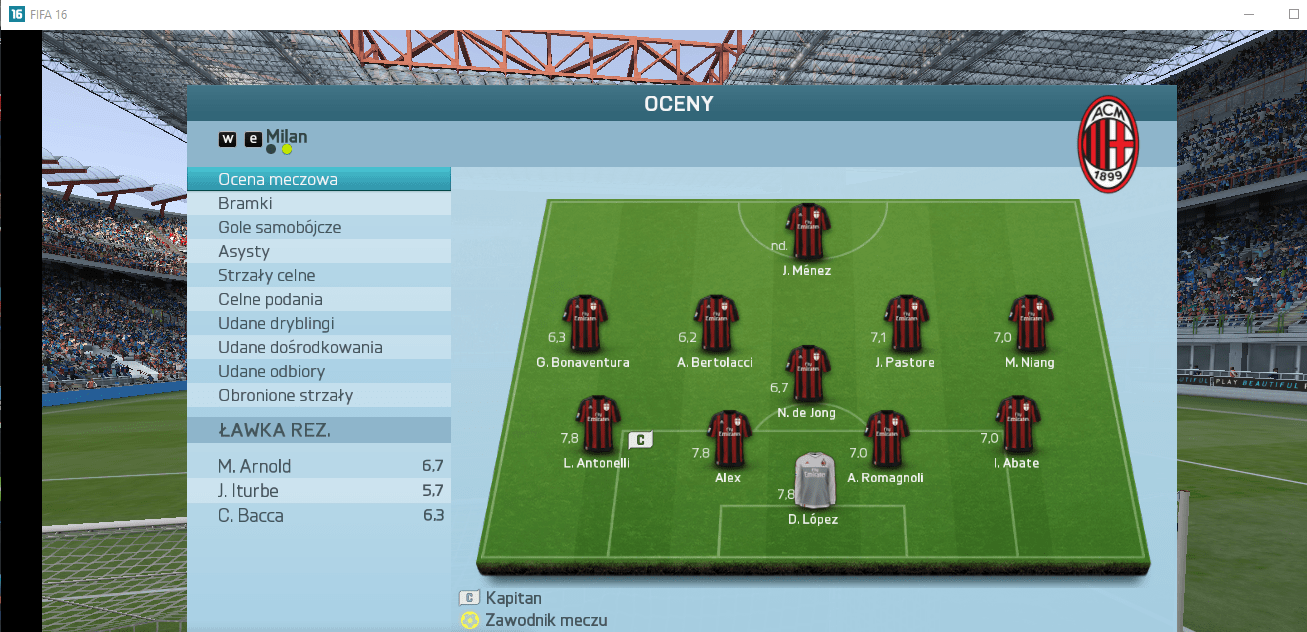Screen dimensions: 1307x632
Task: Minimize the FIFA 16 window
Action: (1250, 14)
